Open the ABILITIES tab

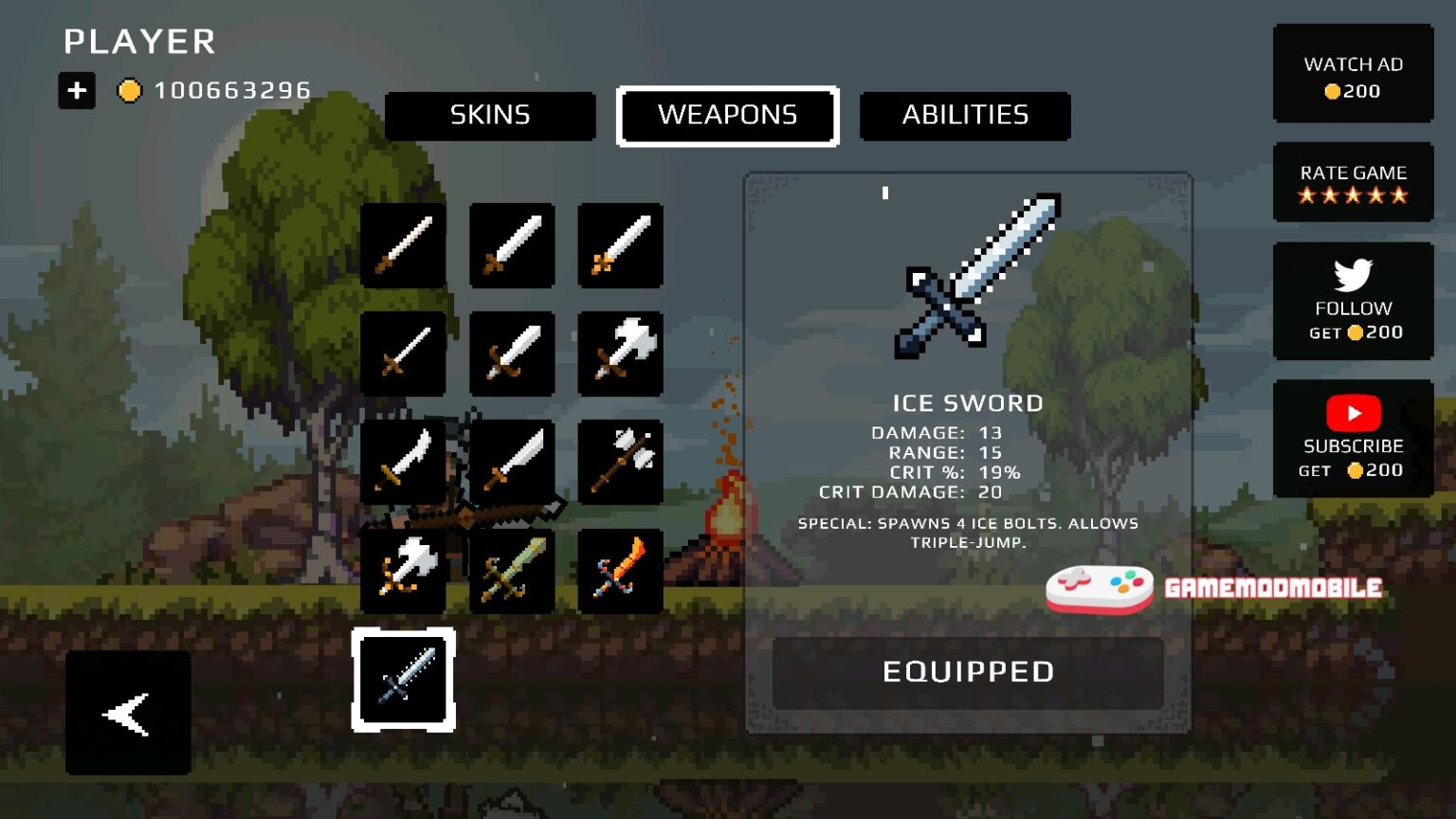pos(964,116)
